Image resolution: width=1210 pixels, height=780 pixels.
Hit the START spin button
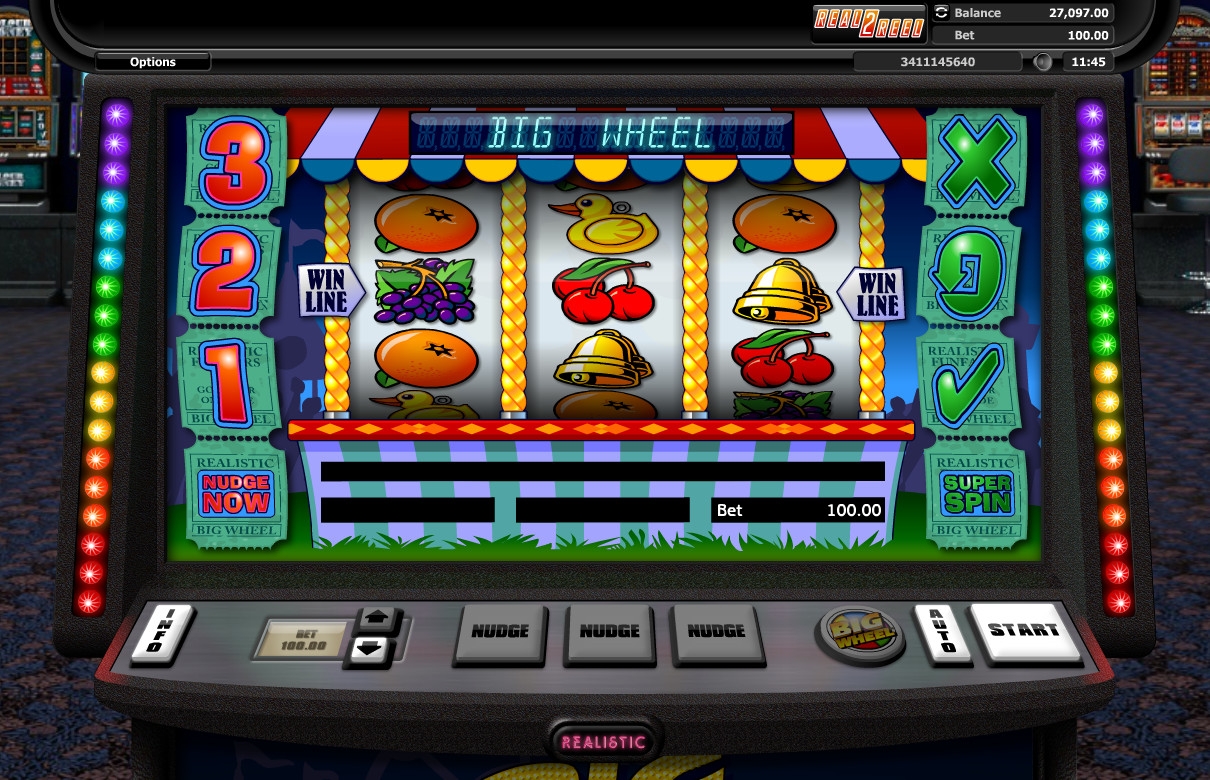pos(1024,631)
